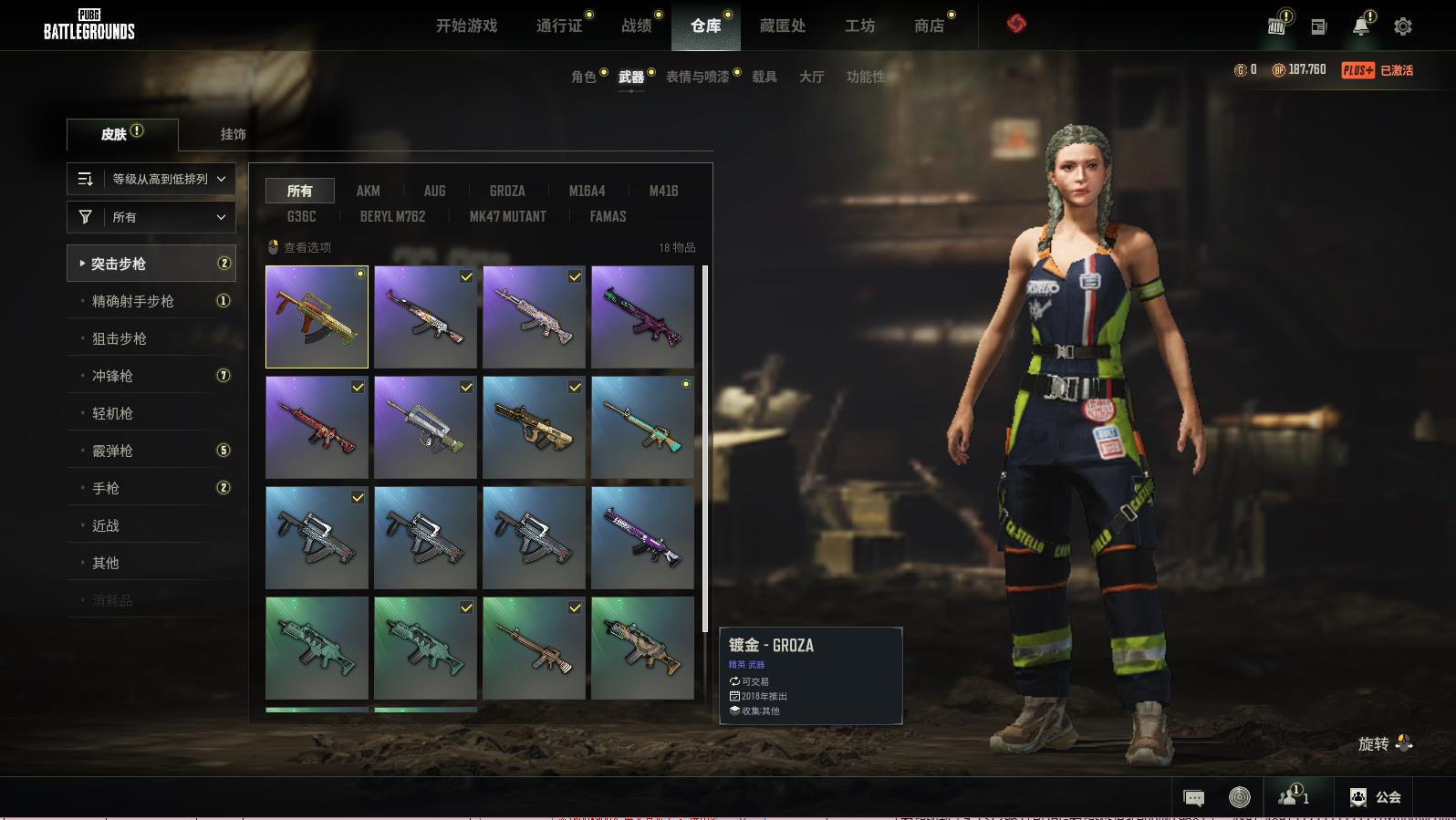The width and height of the screenshot is (1456, 820).
Task: Open the 公会 guild button
Action: [x=1376, y=797]
